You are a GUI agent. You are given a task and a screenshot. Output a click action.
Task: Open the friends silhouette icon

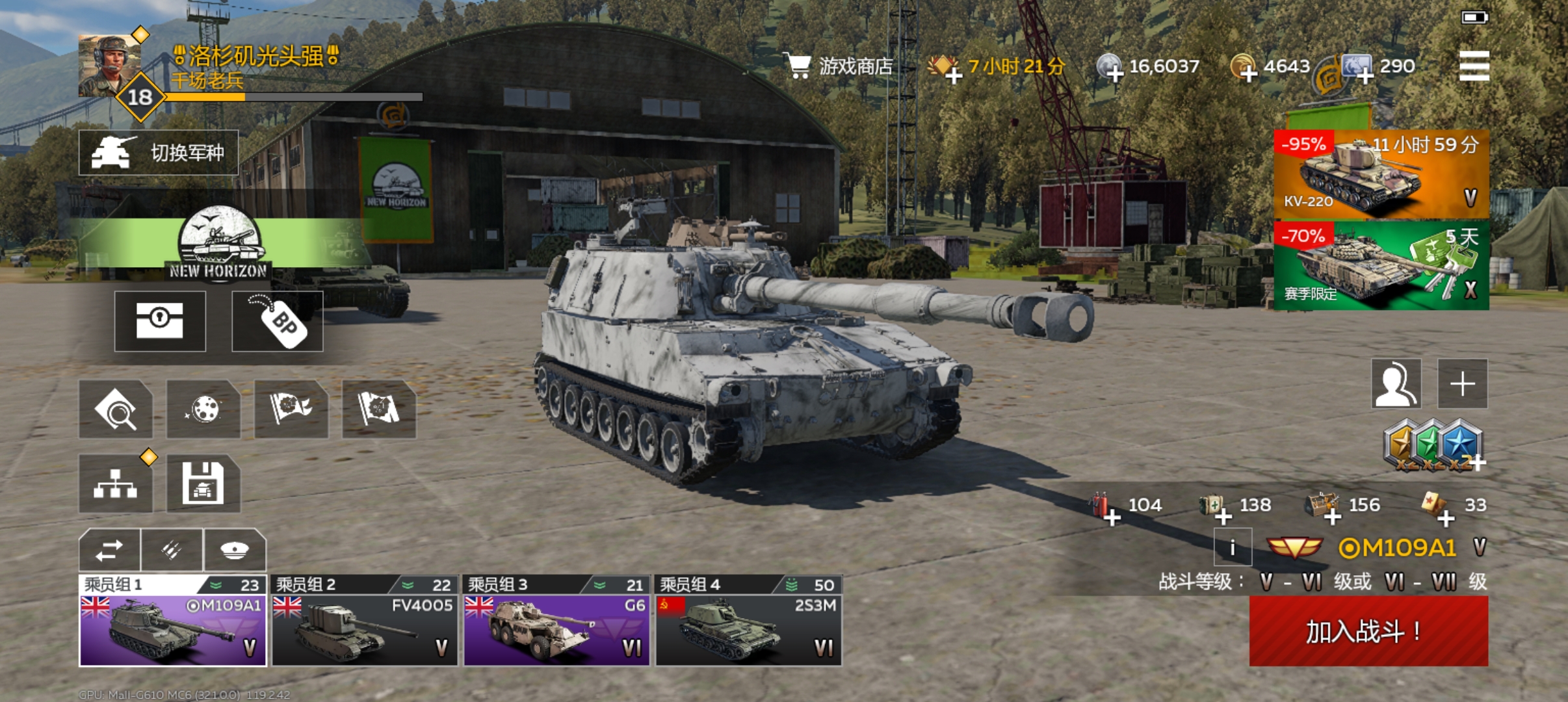1396,383
